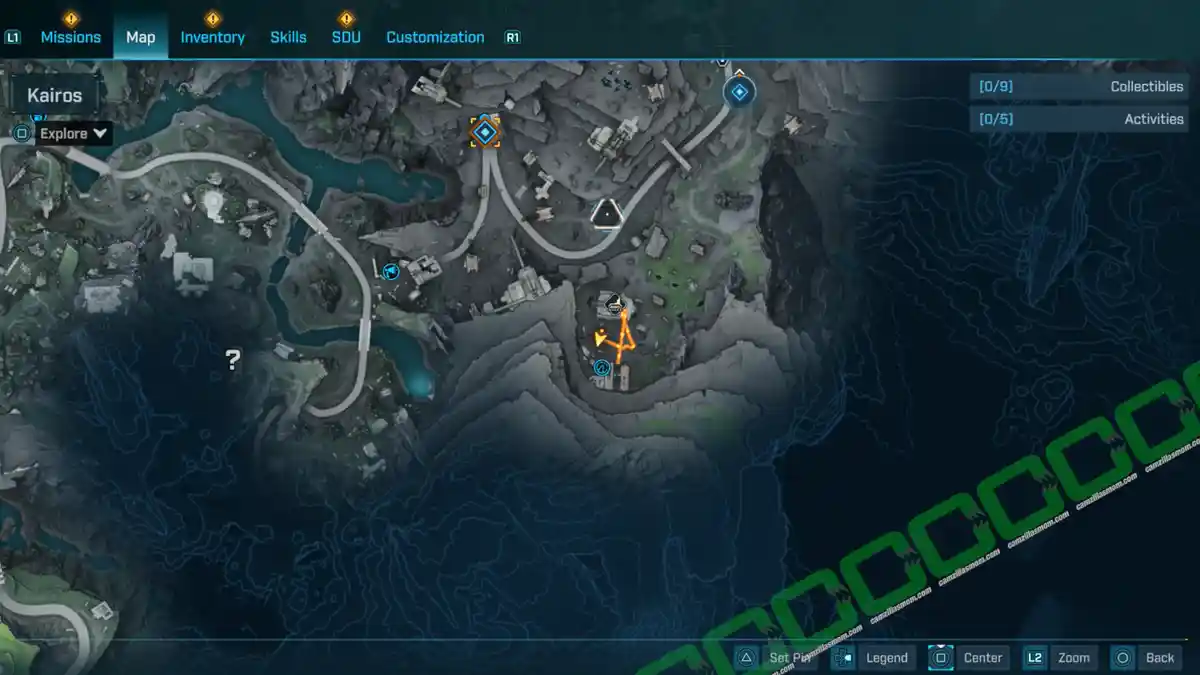Click the blue diamond marker in a circle
Image resolution: width=1200 pixels, height=675 pixels.
(739, 94)
